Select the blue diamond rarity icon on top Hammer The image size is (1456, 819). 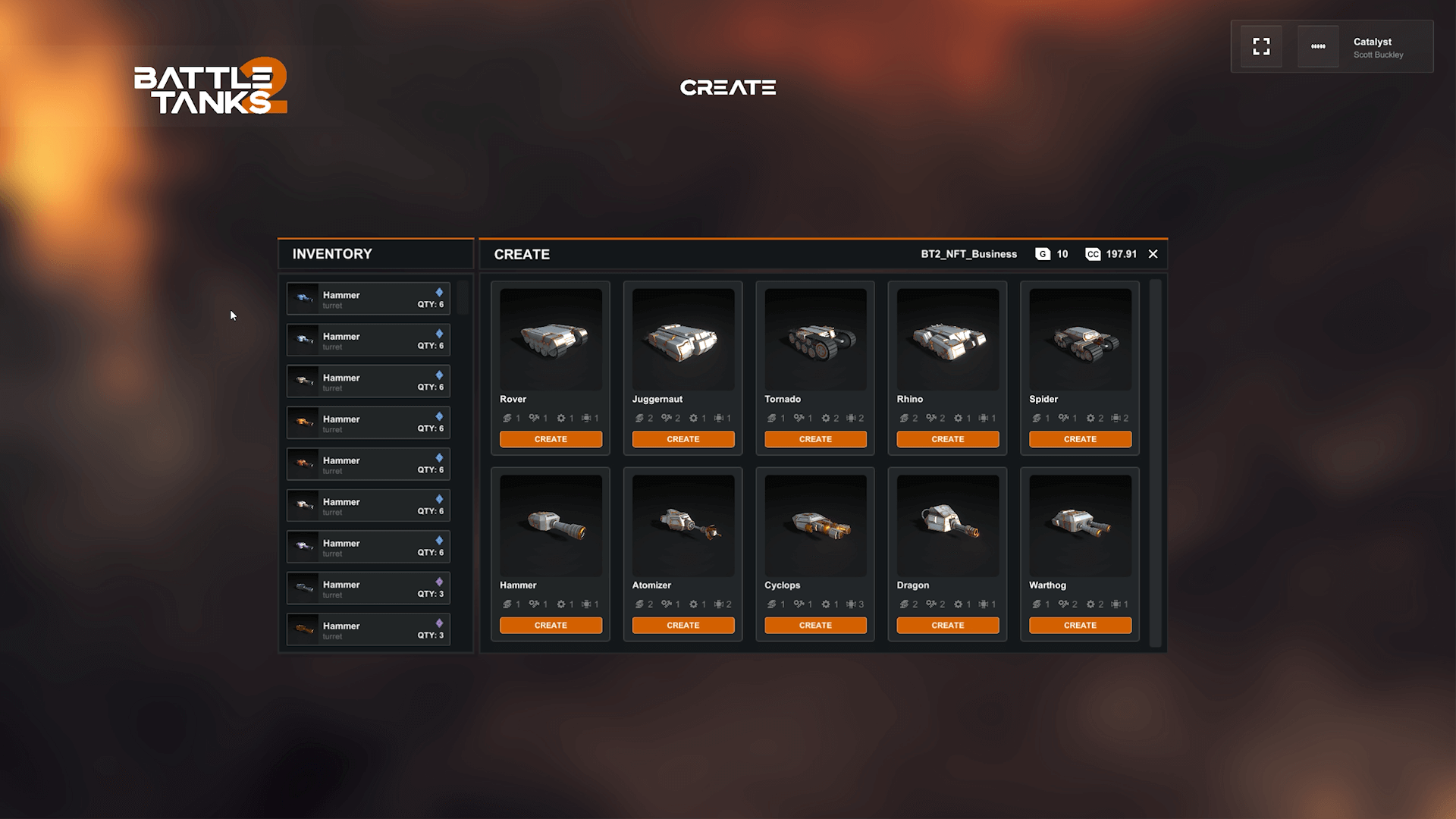pos(438,290)
